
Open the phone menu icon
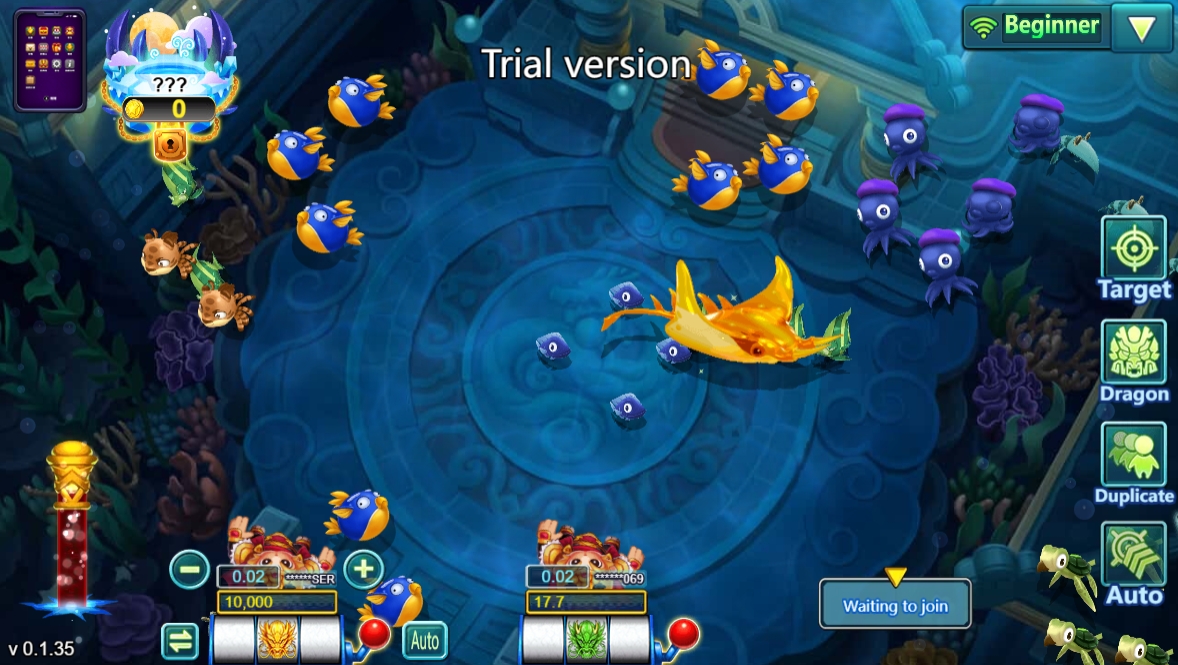coord(49,60)
